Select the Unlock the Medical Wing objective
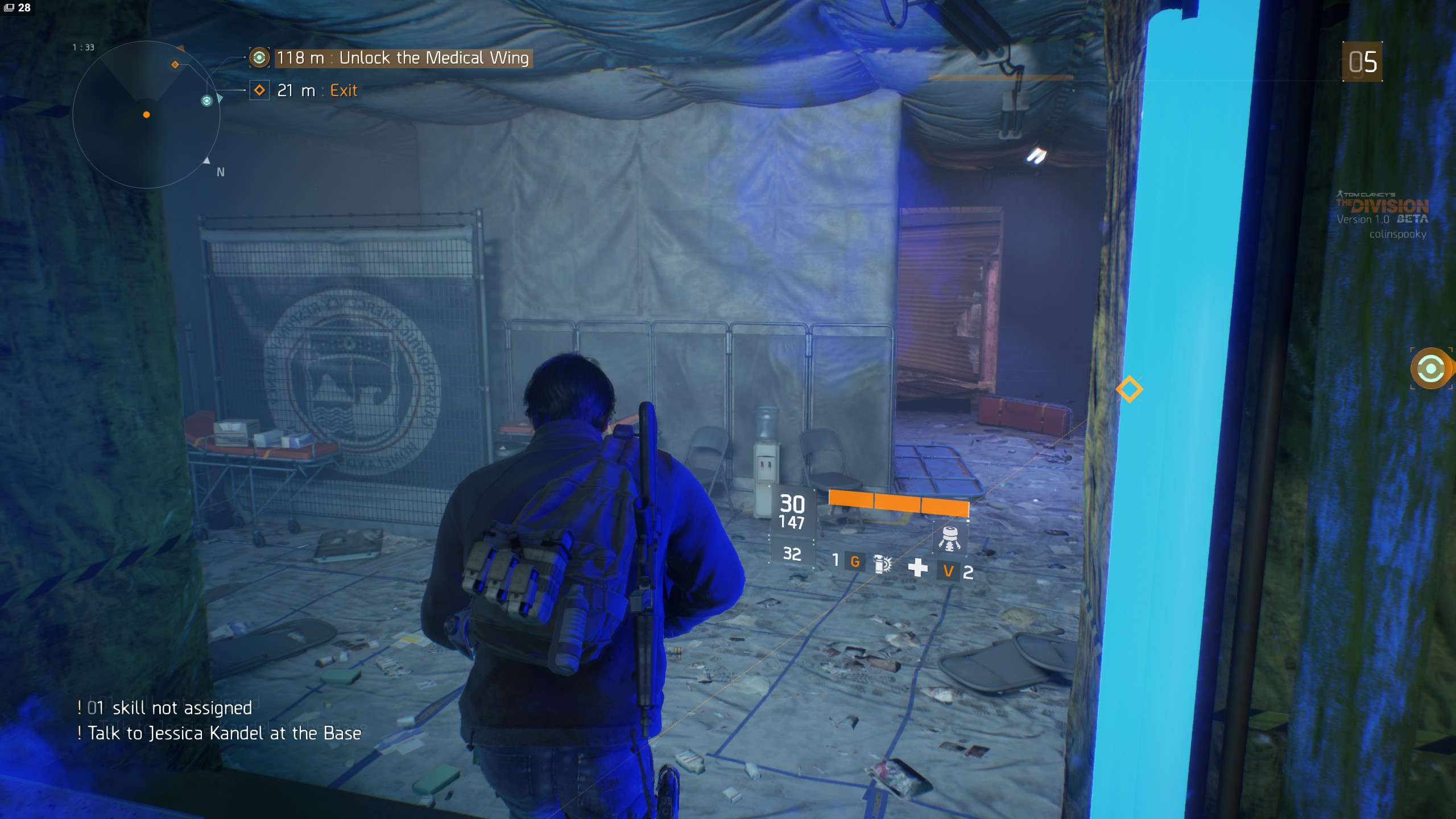The width and height of the screenshot is (1456, 819). [x=404, y=58]
